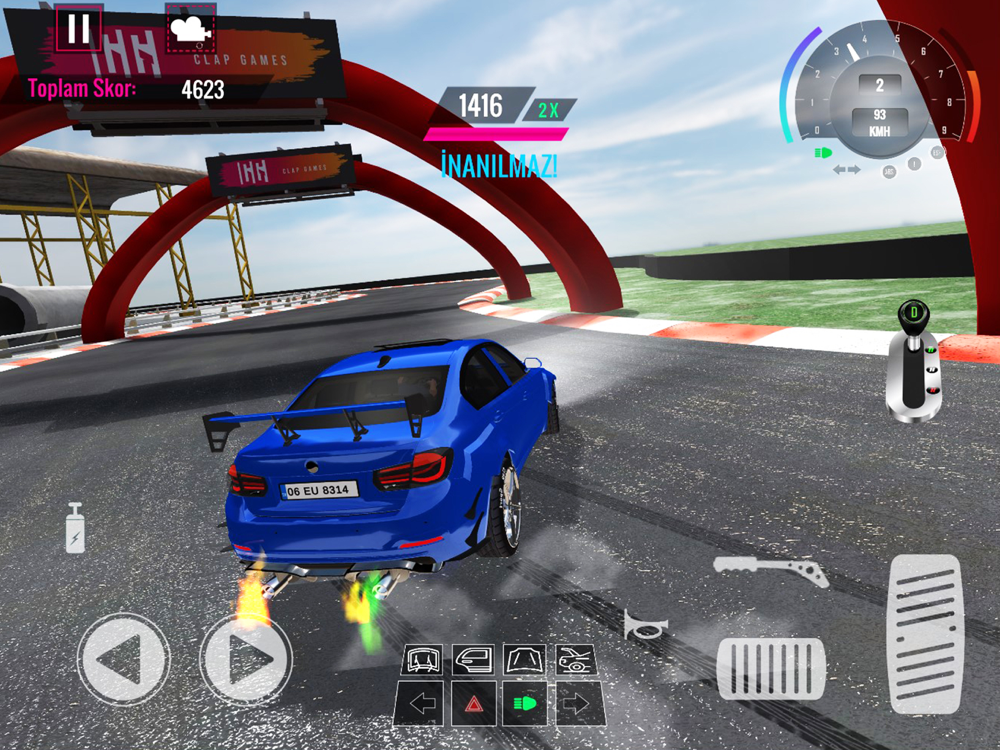
Task: Open the car trunk
Action: point(576,660)
